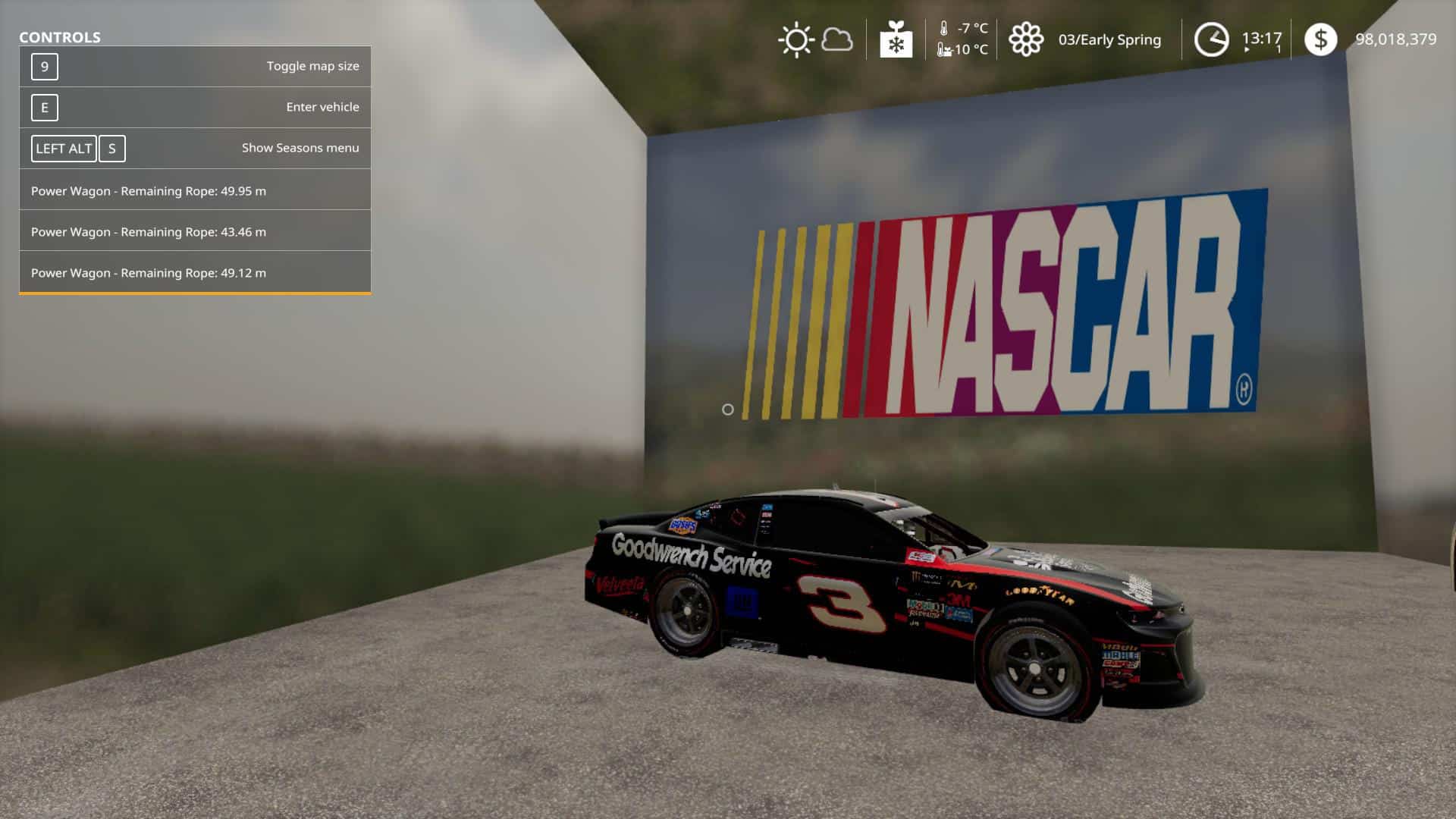Click the S key badge
This screenshot has height=819, width=1456.
[112, 149]
